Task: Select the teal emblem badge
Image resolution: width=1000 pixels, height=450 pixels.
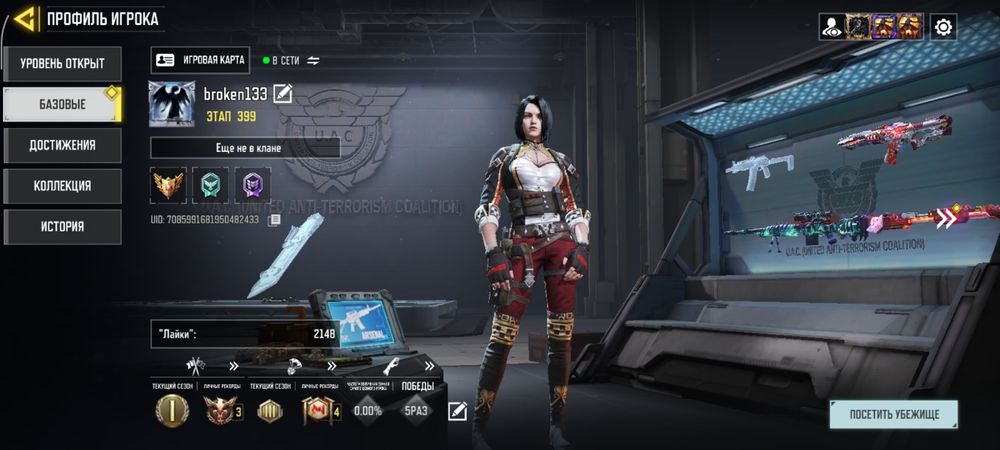Action: (210, 184)
